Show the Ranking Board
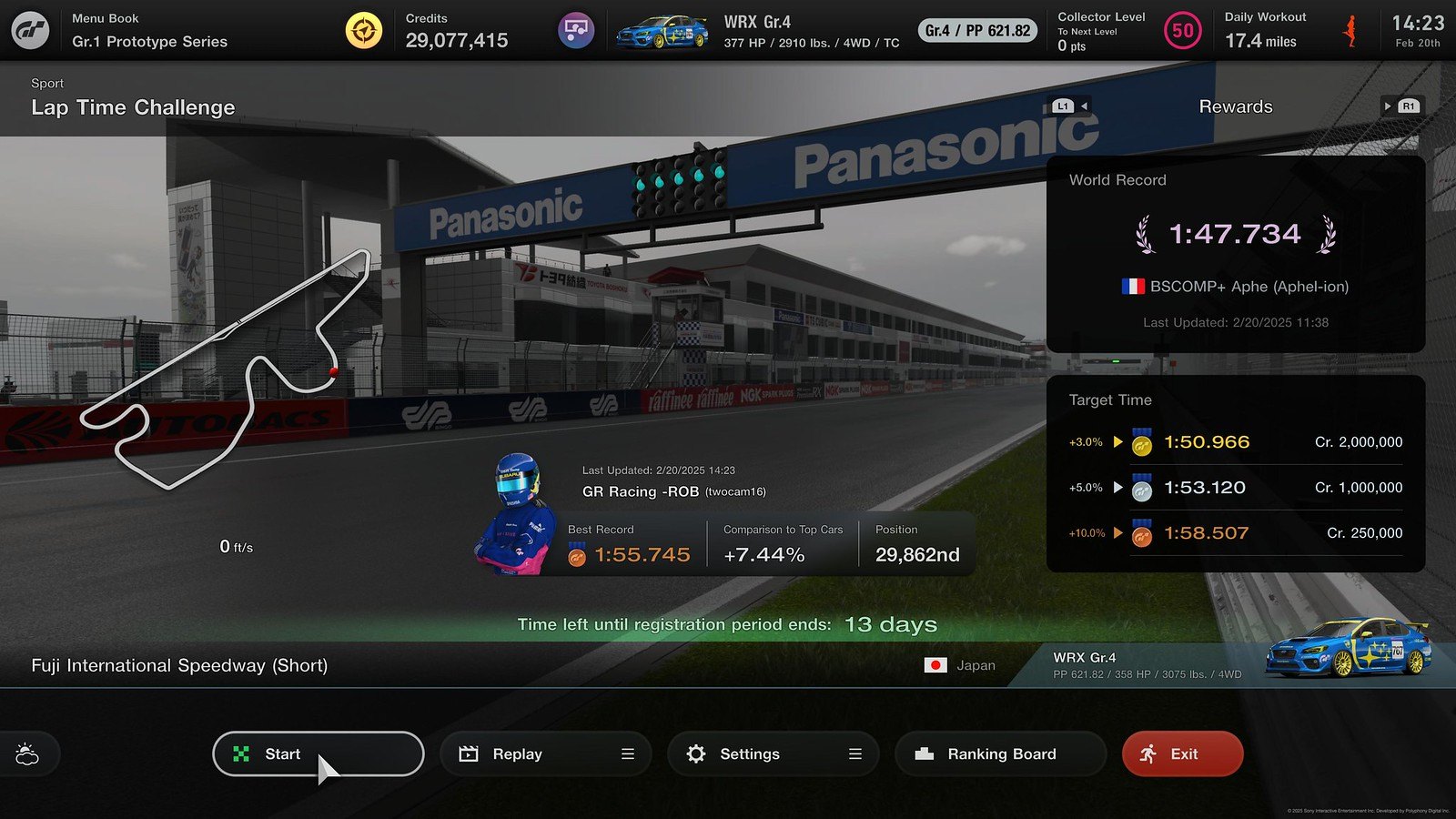Image resolution: width=1456 pixels, height=819 pixels. click(1000, 753)
